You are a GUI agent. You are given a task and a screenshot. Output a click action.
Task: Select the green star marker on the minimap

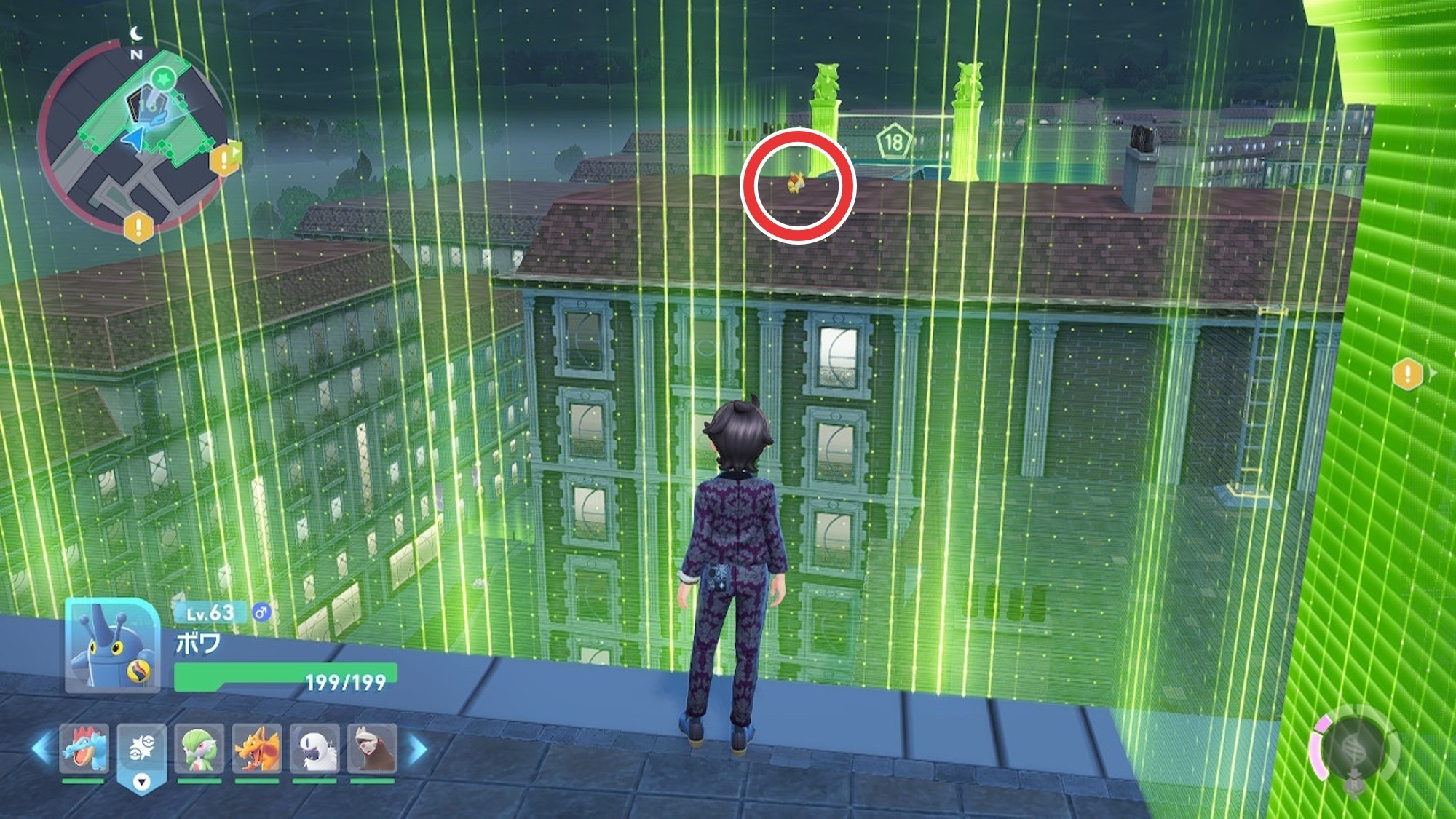click(x=164, y=76)
